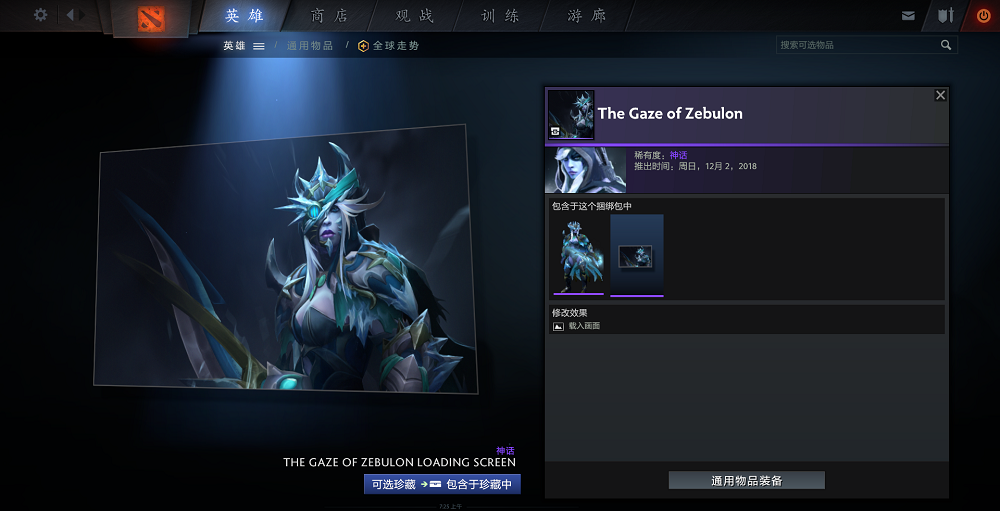
Task: Go back with the left arrow
Action: (x=71, y=15)
